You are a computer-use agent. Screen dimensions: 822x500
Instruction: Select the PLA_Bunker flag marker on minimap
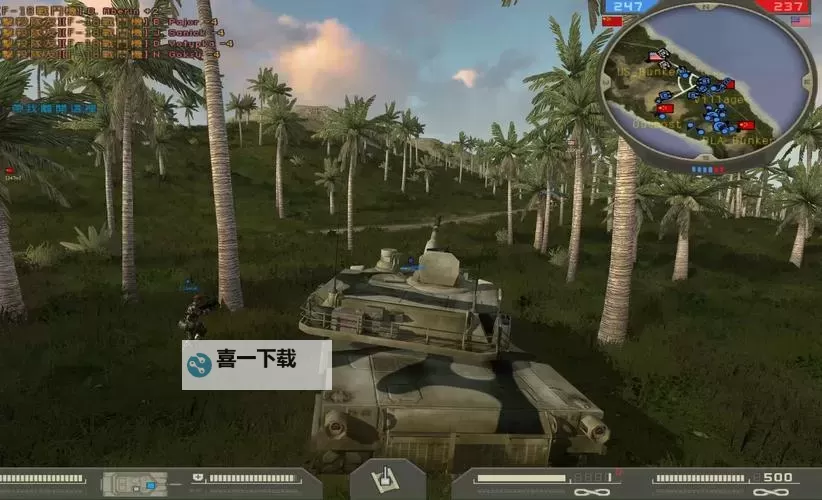[747, 125]
